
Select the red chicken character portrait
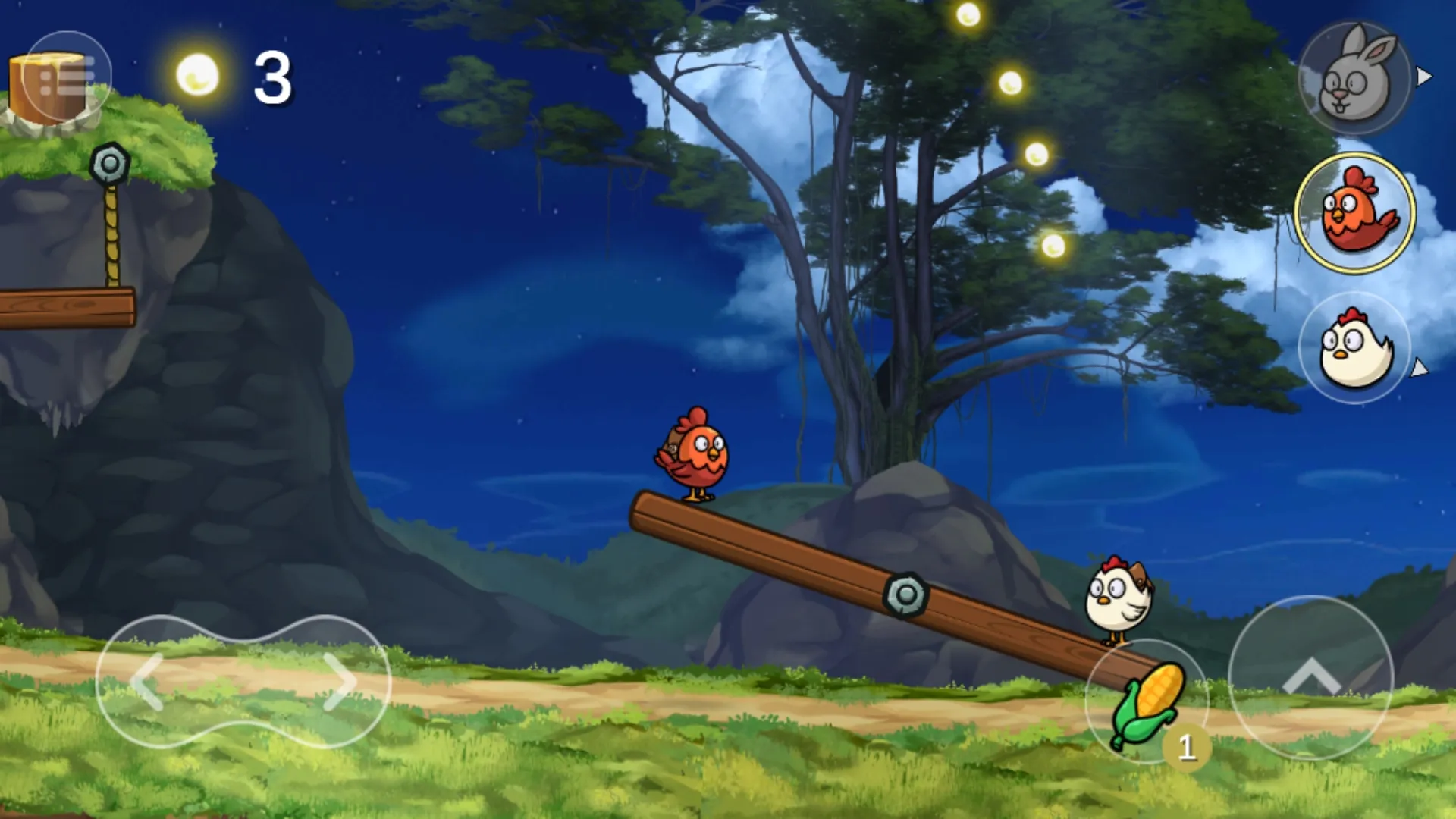[1355, 212]
